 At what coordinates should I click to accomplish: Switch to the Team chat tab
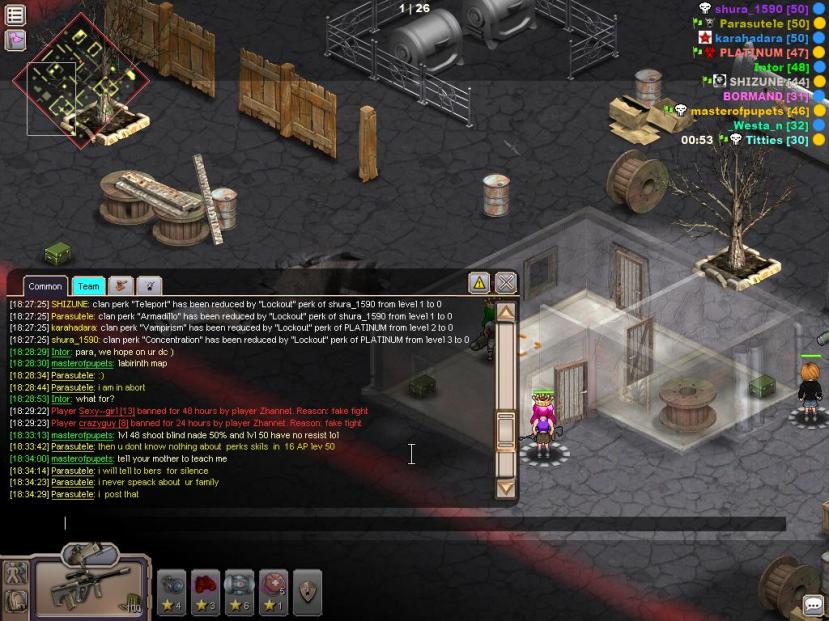(x=88, y=287)
